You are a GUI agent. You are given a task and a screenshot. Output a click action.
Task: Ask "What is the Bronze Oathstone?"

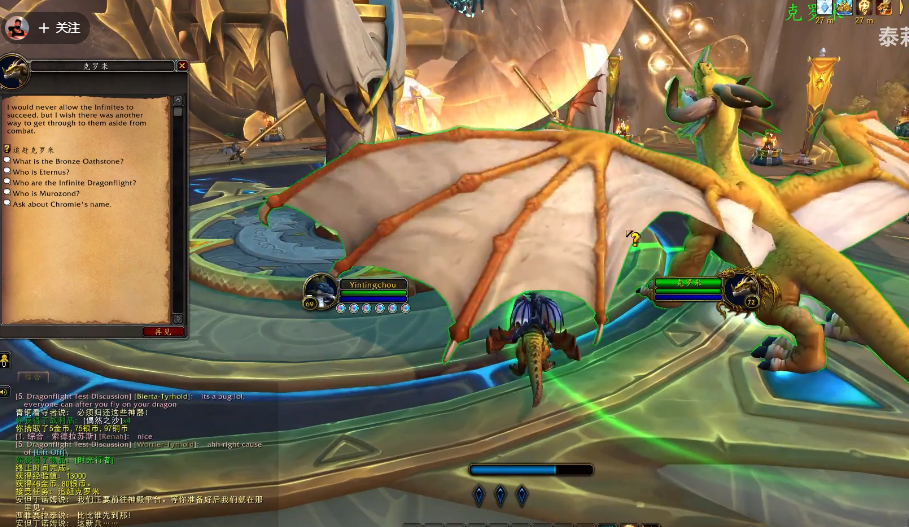pyautogui.click(x=68, y=161)
